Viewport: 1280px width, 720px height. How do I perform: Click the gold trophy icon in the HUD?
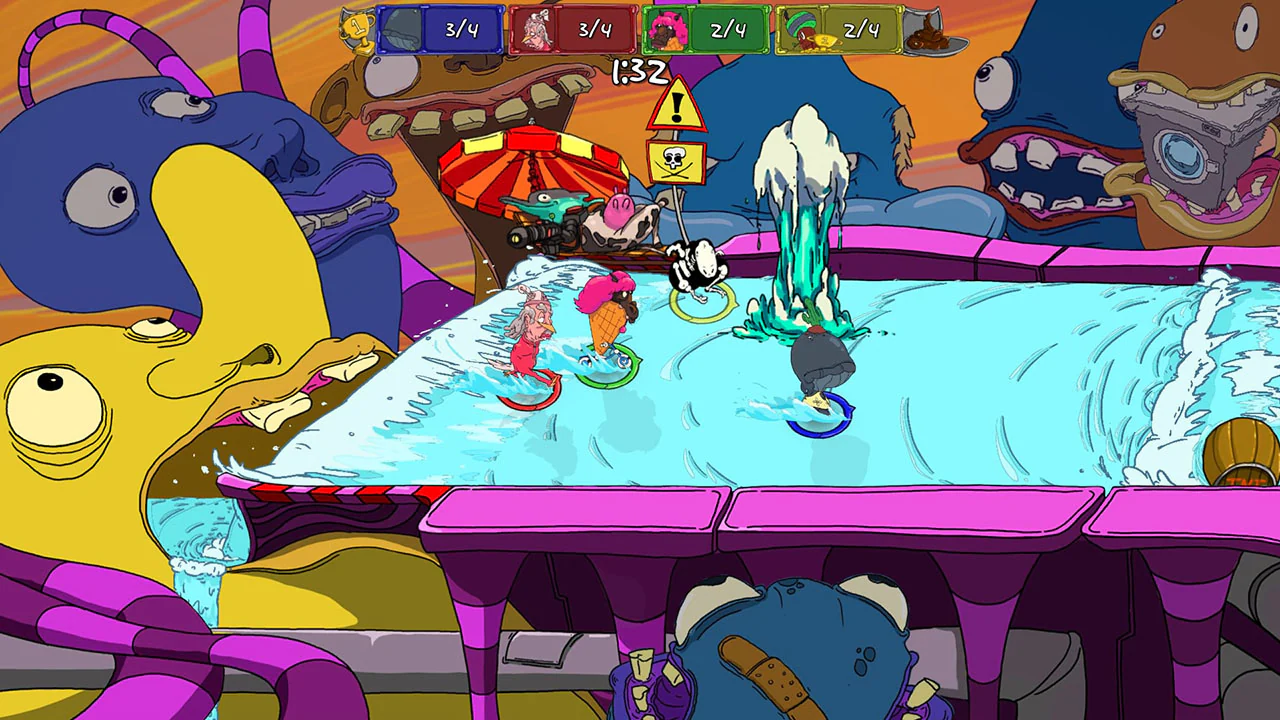355,29
